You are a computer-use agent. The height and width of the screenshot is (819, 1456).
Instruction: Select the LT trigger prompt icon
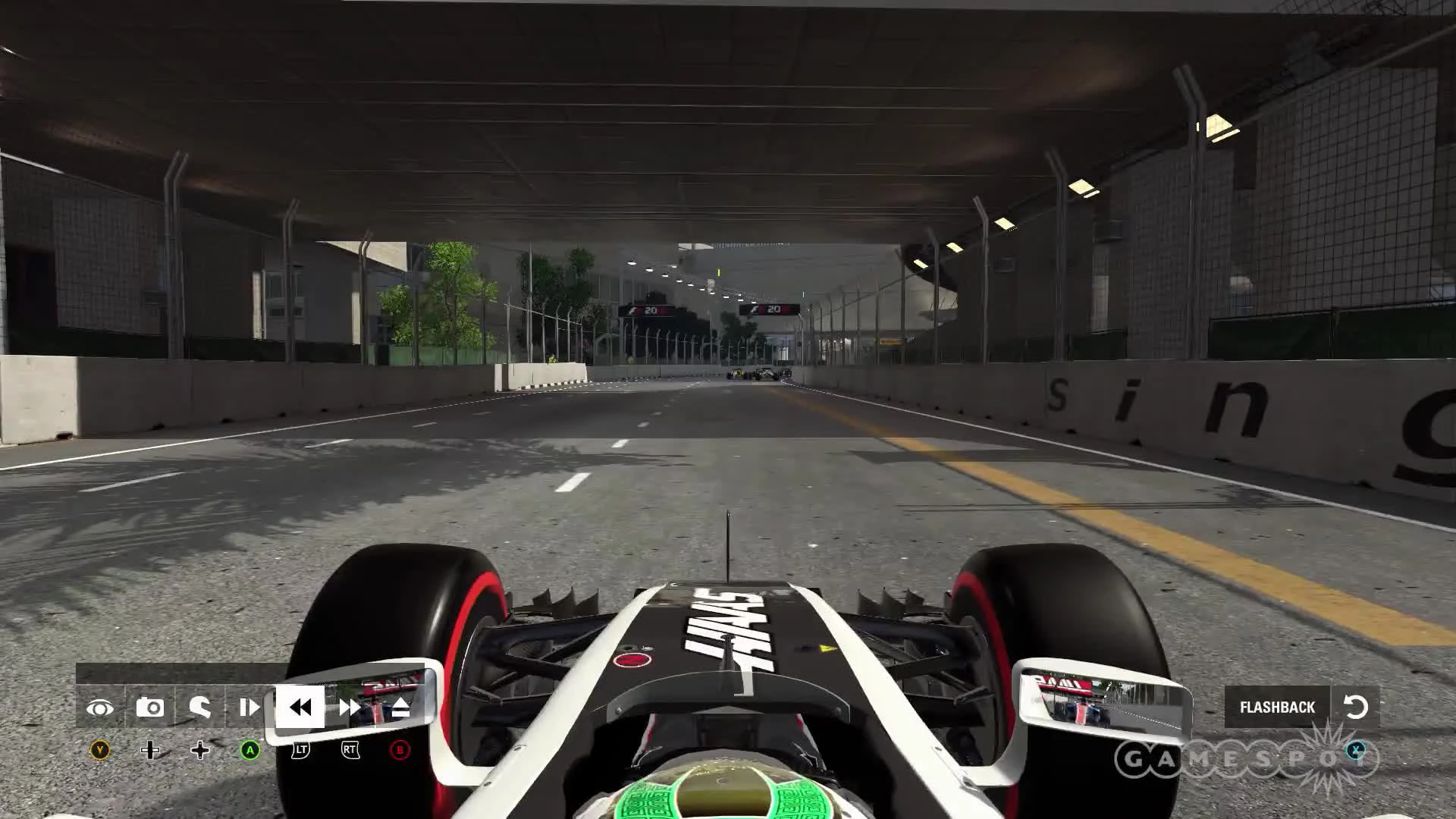(303, 751)
